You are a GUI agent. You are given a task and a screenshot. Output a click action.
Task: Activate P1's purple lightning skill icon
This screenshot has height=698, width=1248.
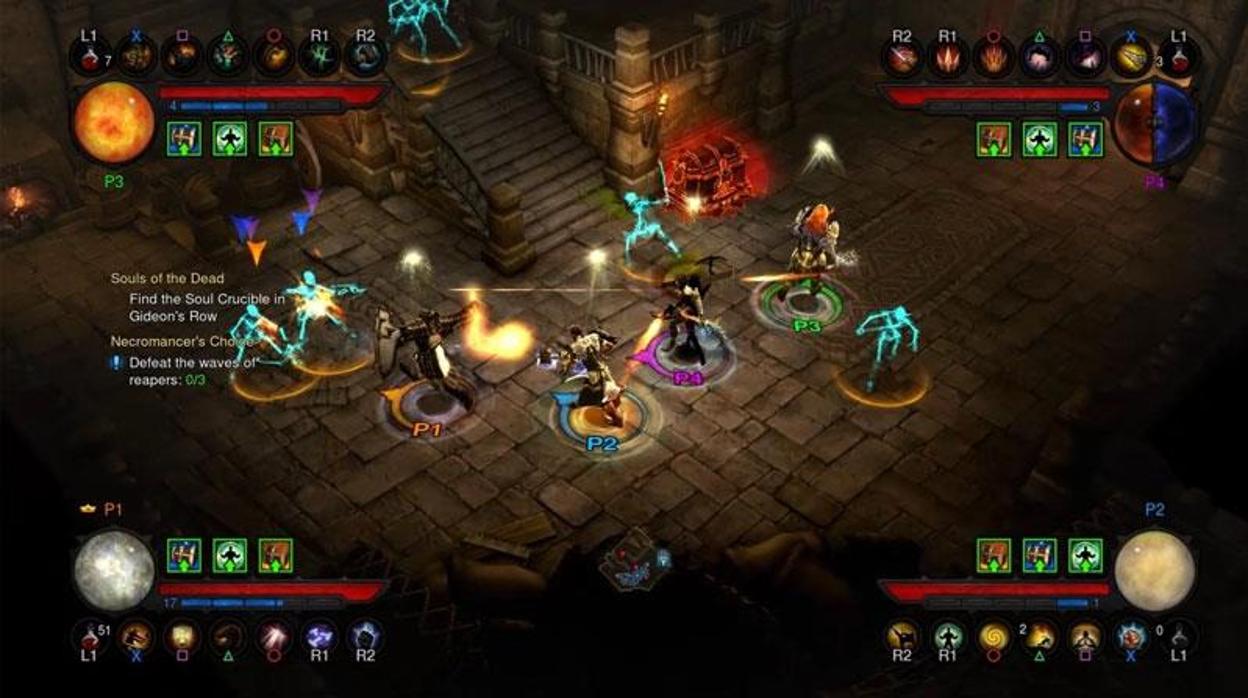click(x=319, y=636)
